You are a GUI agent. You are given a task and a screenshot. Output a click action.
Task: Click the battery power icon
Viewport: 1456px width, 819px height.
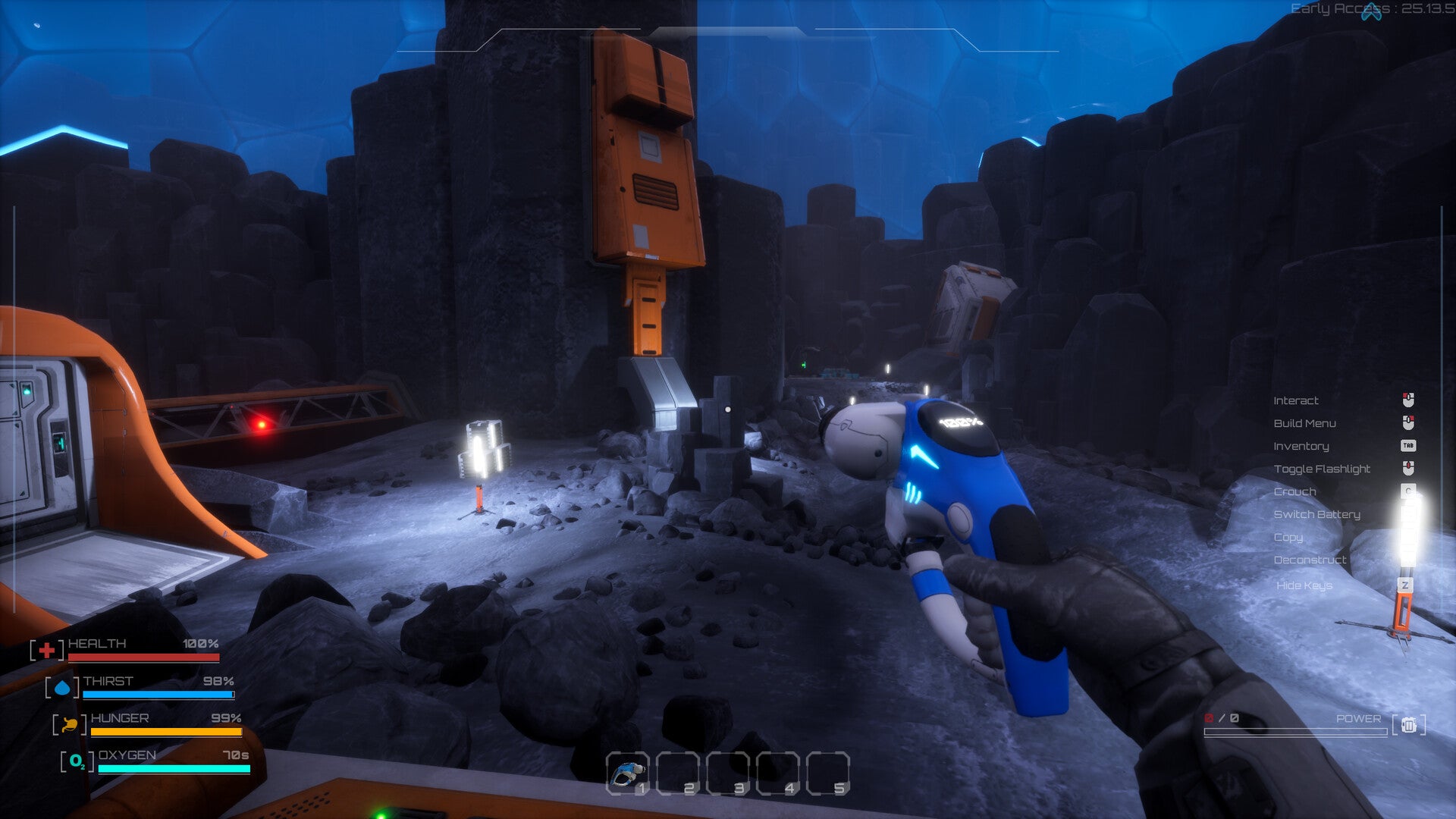1409,725
